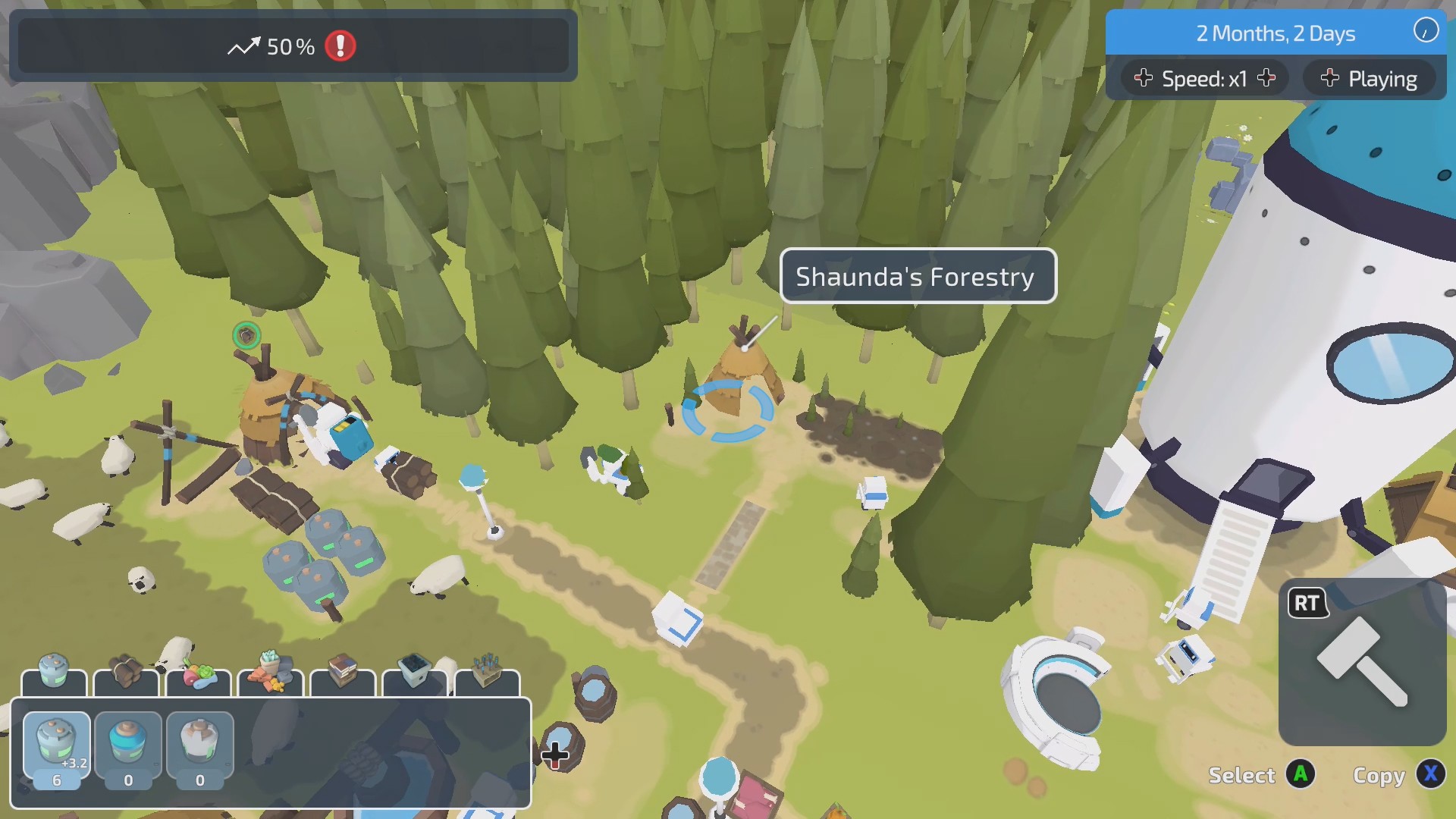The image size is (1456, 819).
Task: Click the left d-pad arrow to lower speed
Action: click(1144, 78)
